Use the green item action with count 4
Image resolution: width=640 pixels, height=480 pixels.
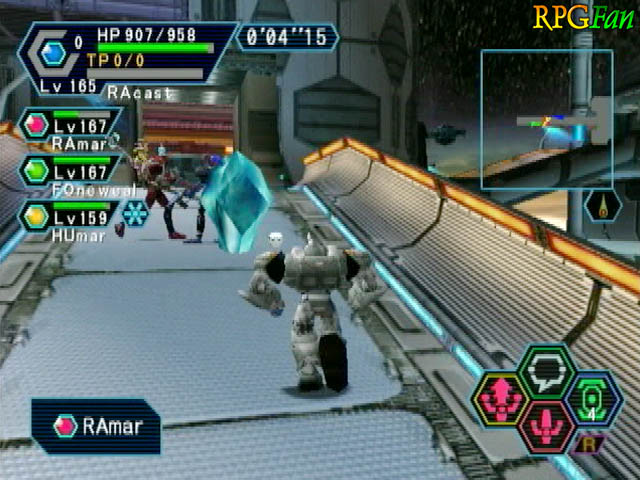591,398
